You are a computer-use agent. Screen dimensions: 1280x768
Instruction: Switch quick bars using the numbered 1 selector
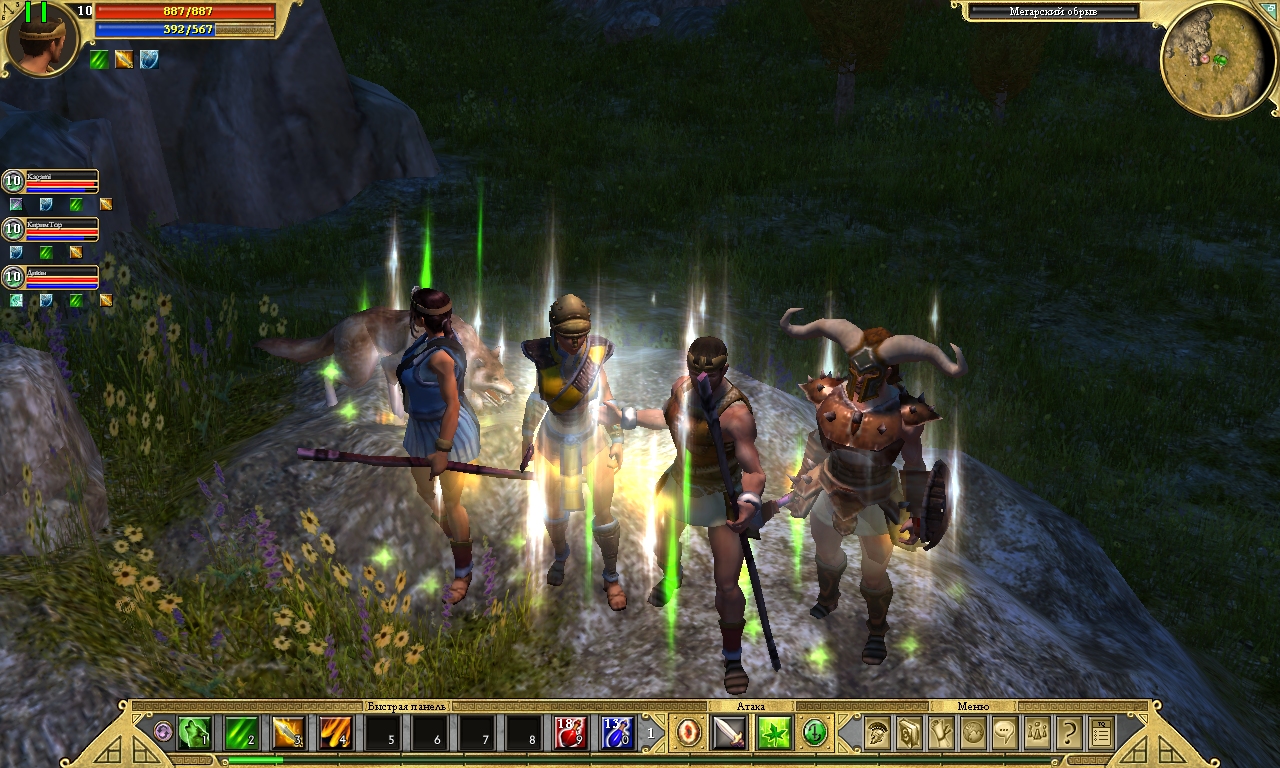click(651, 733)
